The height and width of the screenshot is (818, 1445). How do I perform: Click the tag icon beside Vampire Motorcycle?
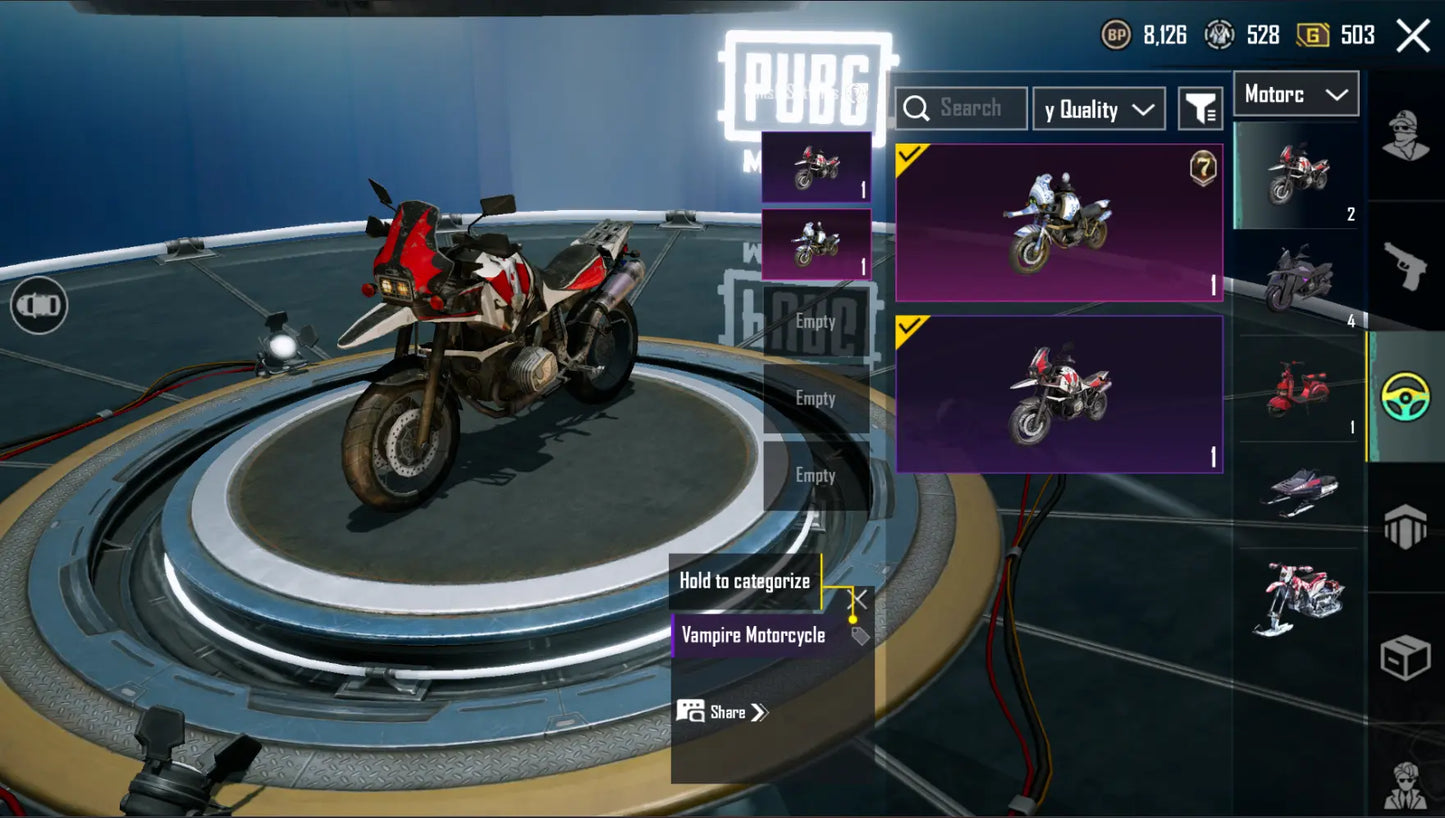(859, 636)
